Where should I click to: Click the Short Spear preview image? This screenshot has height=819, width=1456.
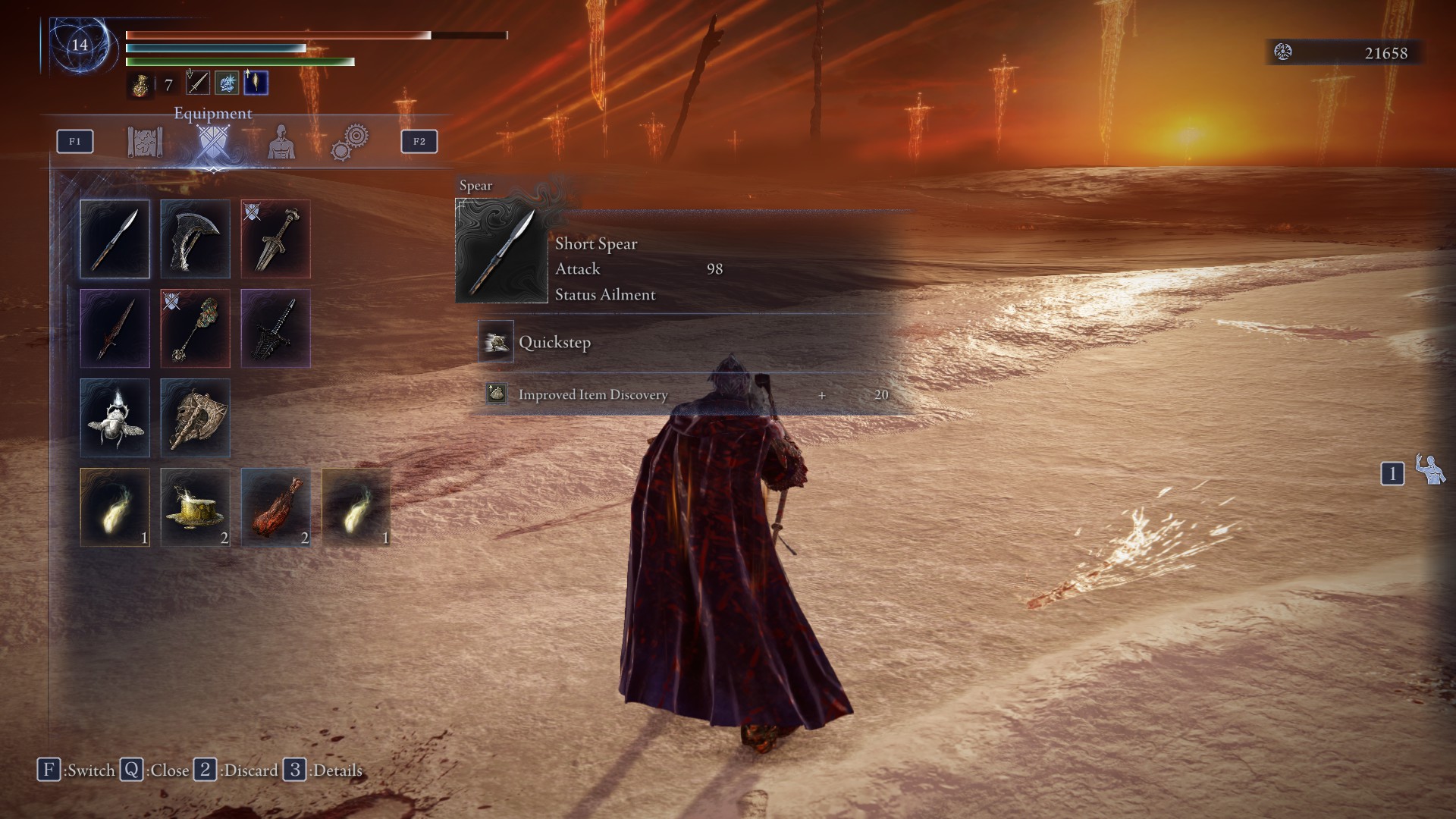(x=501, y=251)
